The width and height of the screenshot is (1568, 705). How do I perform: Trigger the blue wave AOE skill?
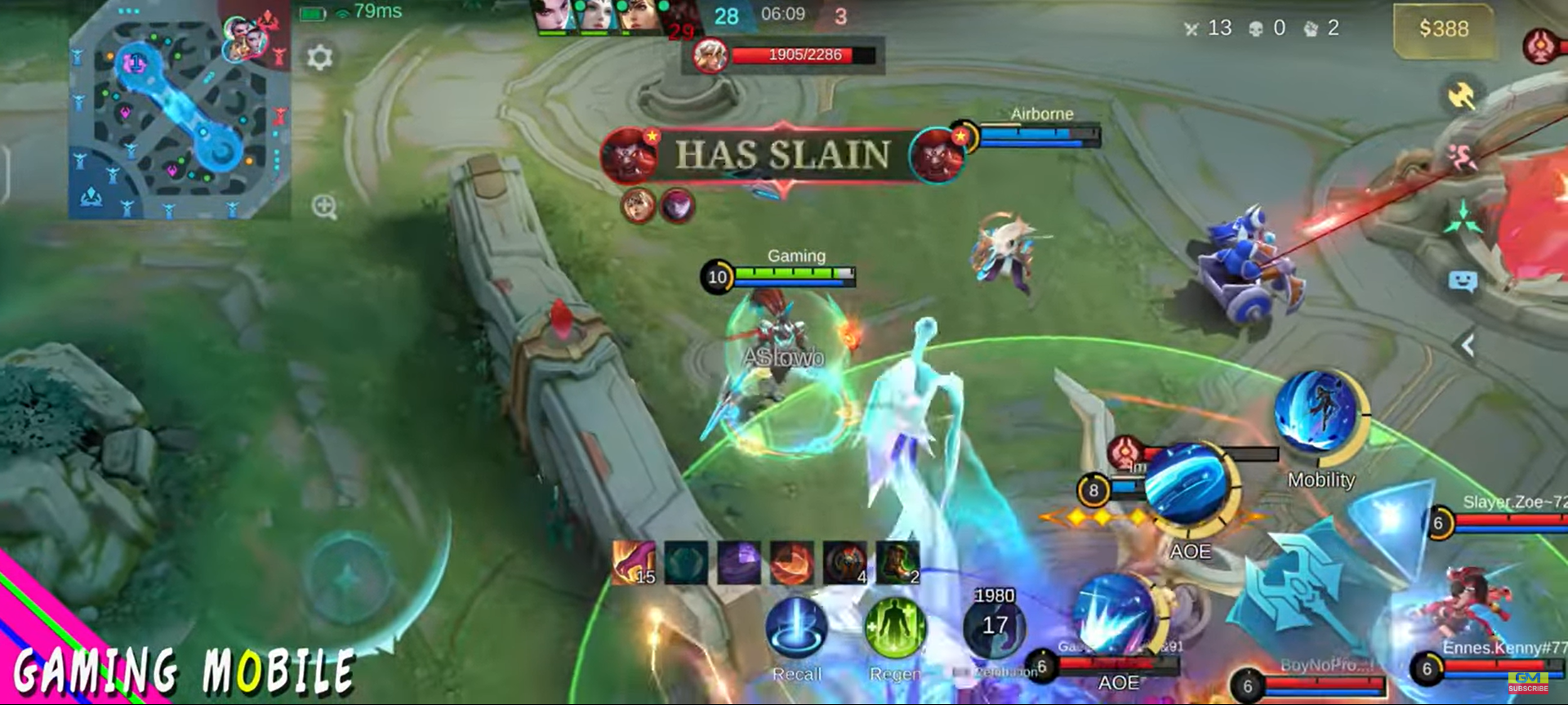(x=1188, y=488)
